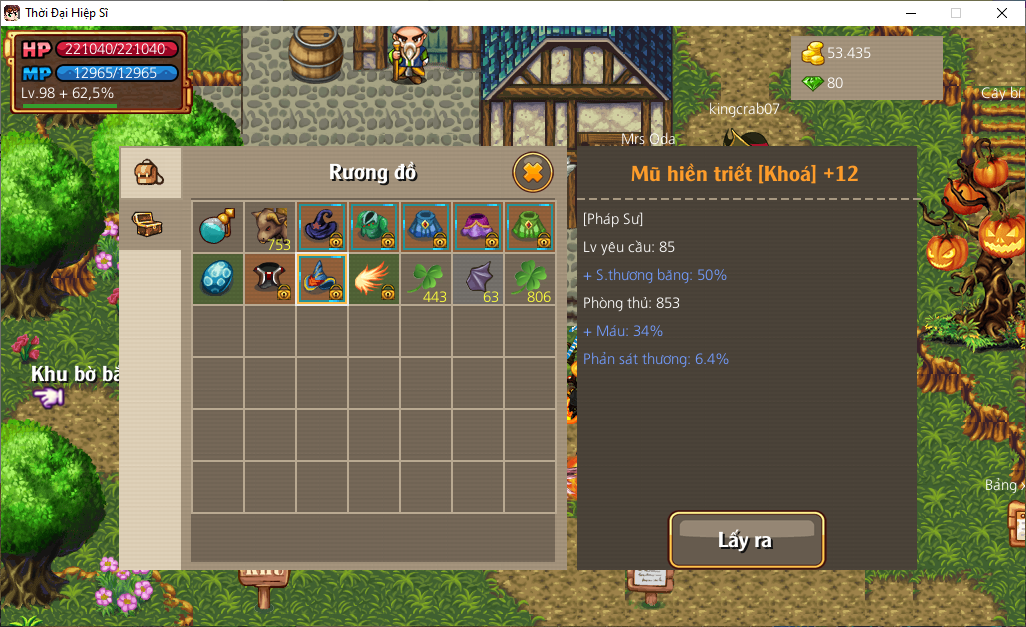Switch to the backpack tab
This screenshot has height=627, width=1026.
[x=150, y=173]
